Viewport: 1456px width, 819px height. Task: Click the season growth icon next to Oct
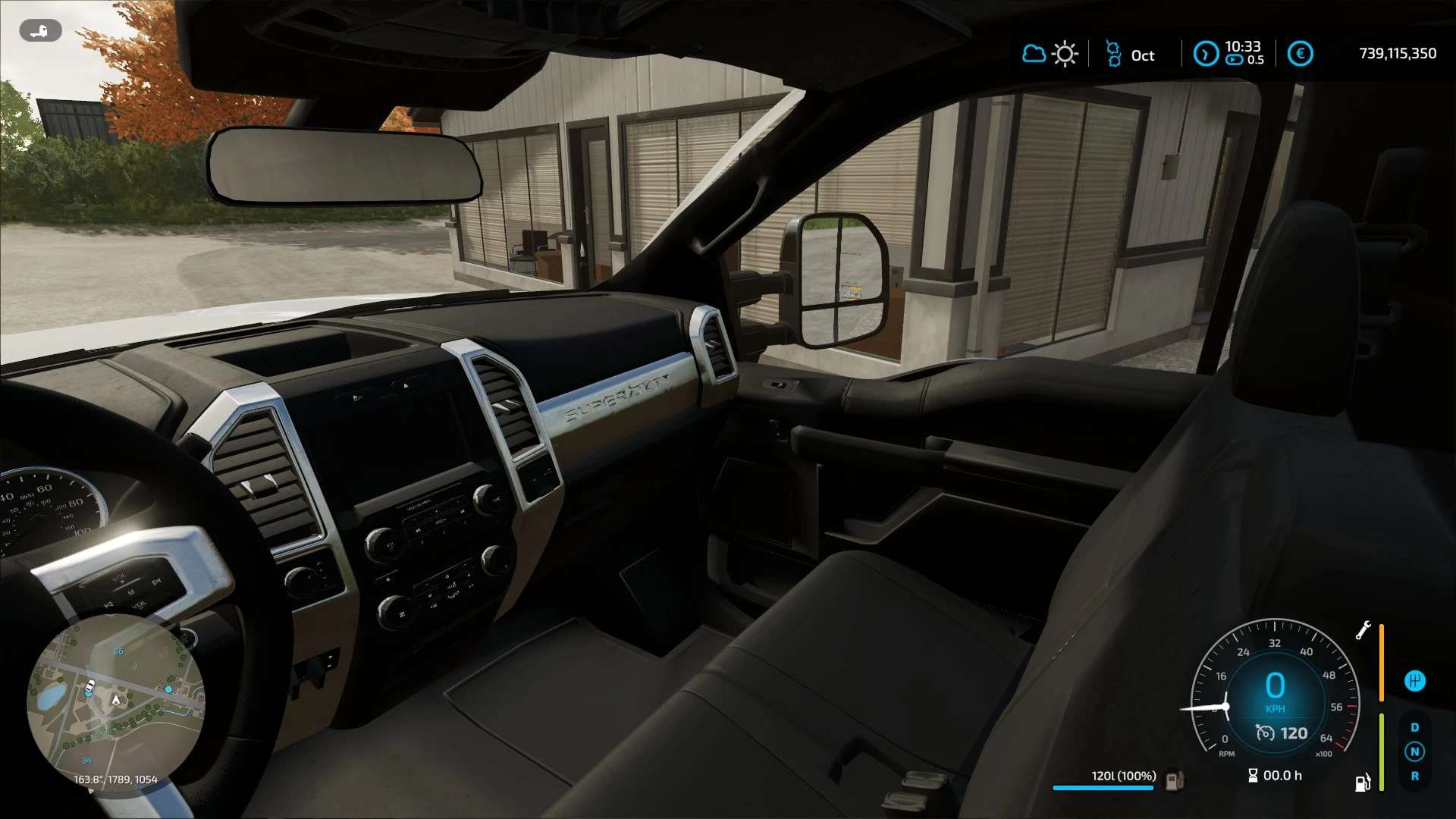[1113, 54]
